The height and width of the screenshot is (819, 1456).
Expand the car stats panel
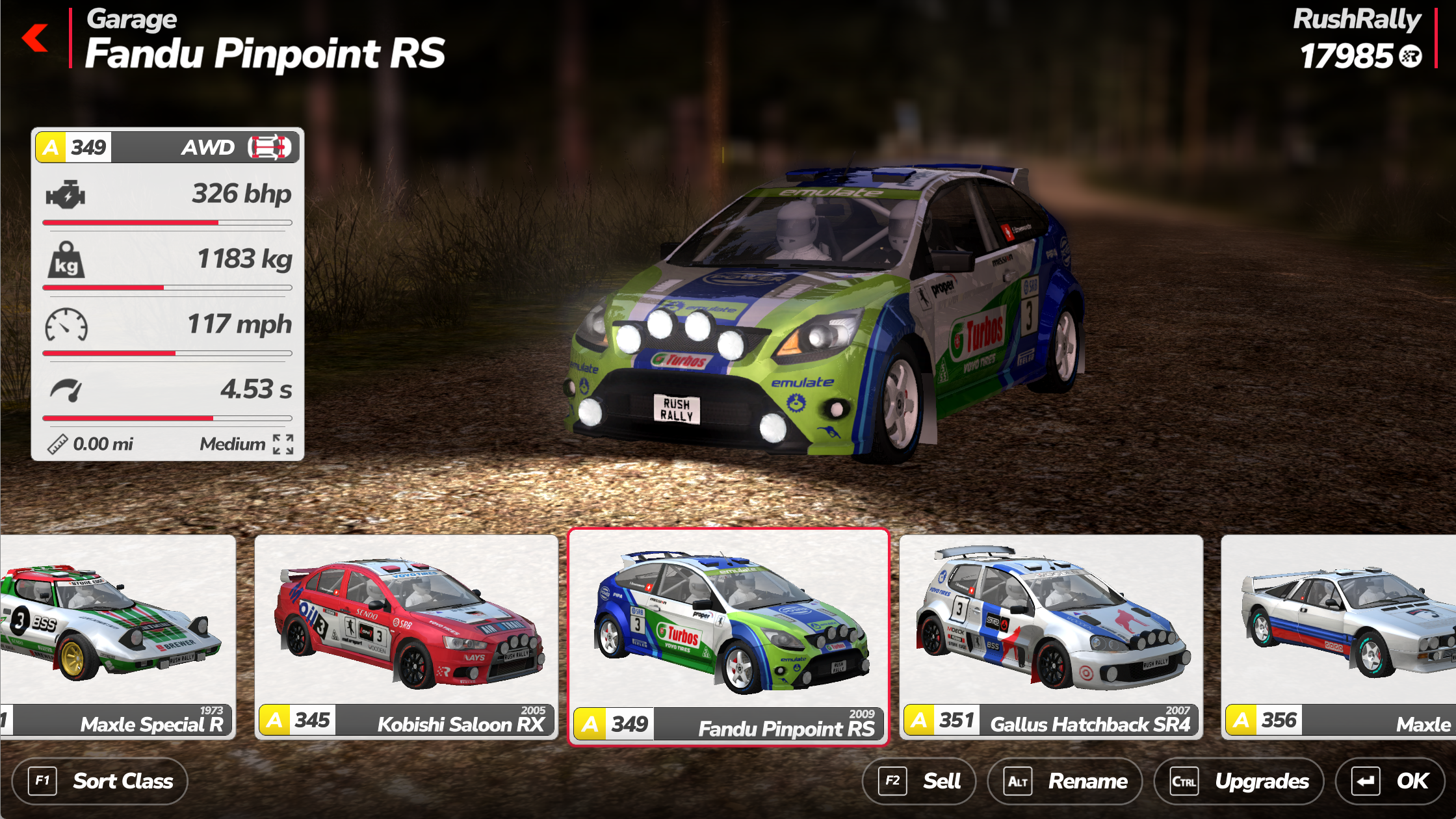pyautogui.click(x=283, y=445)
